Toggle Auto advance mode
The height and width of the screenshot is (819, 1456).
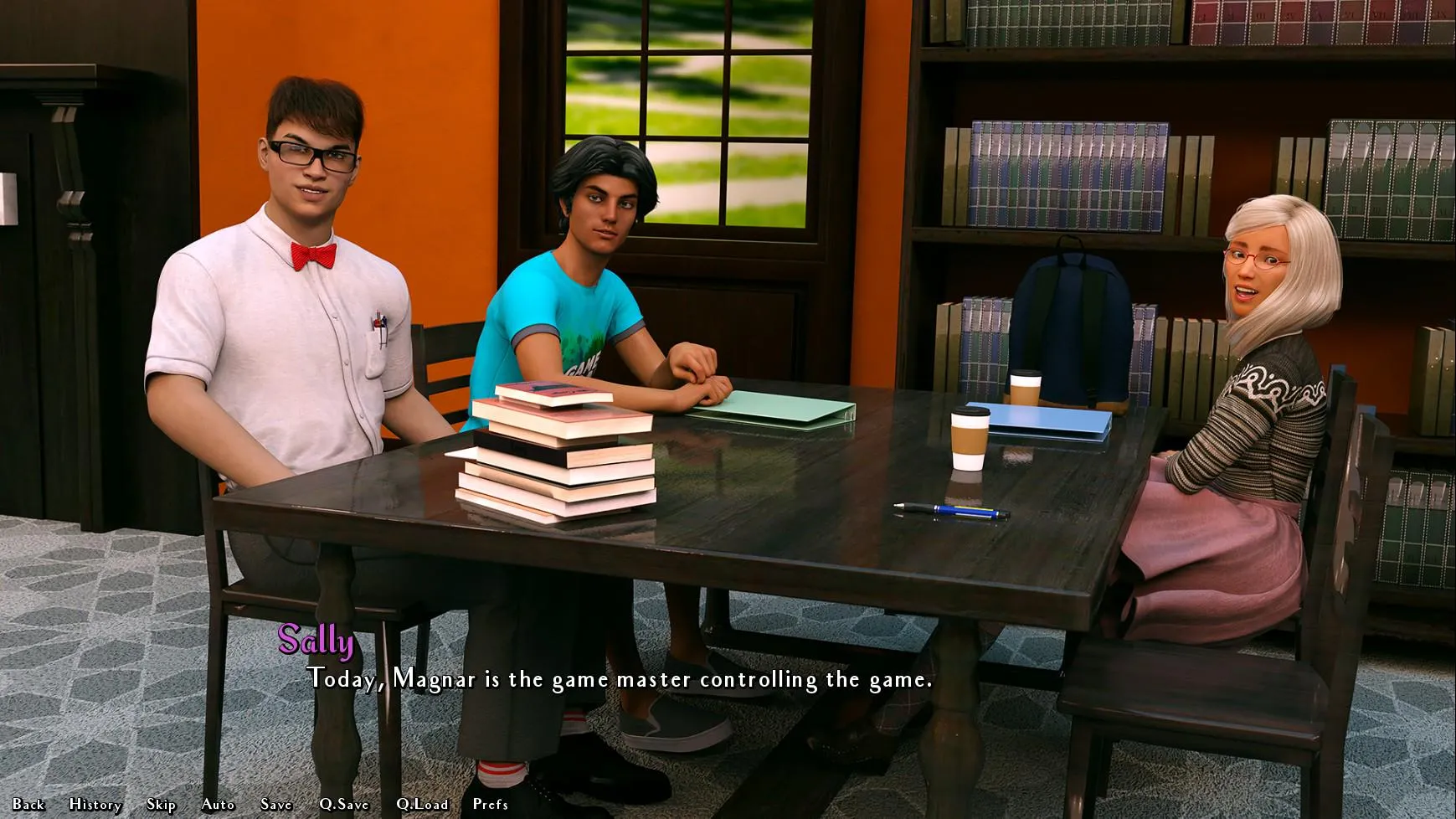(x=218, y=804)
